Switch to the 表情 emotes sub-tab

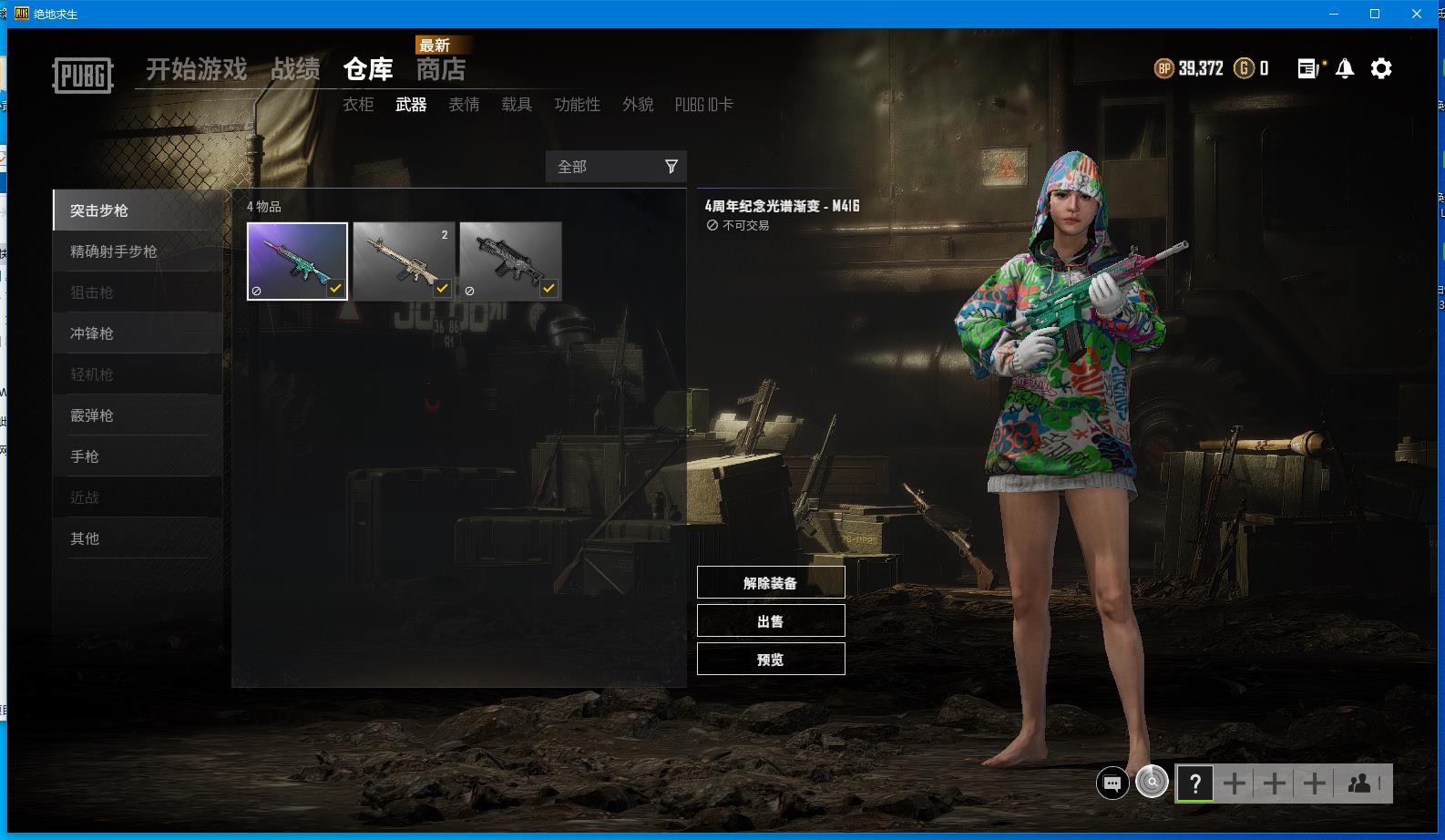pos(464,105)
